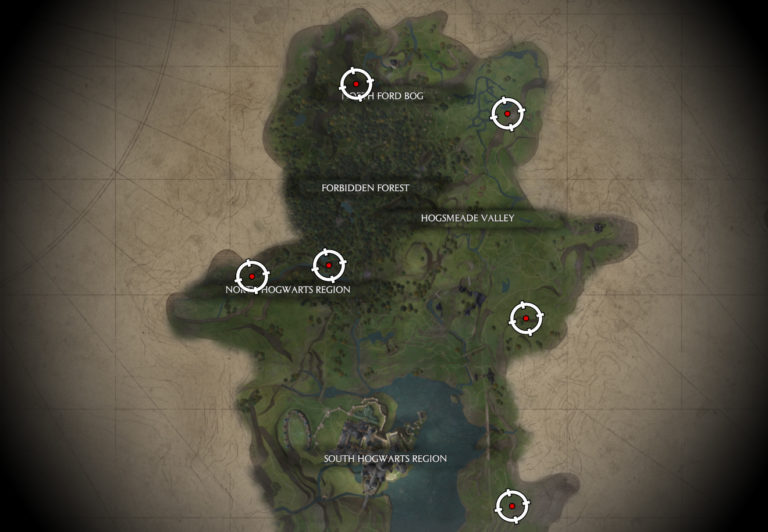Select the target marker on North Ford Bog
Viewport: 768px width, 532px height.
(x=356, y=84)
